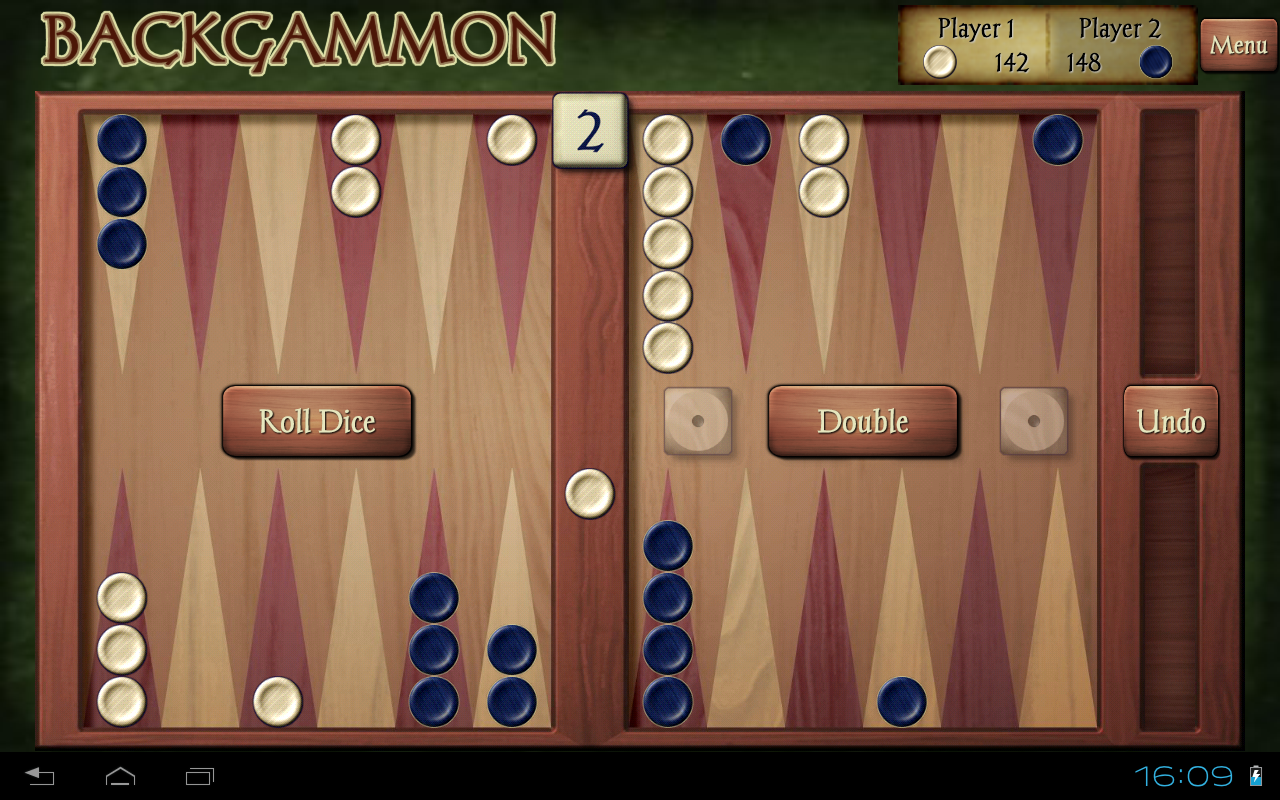
Task: Undo the last move
Action: point(1170,421)
